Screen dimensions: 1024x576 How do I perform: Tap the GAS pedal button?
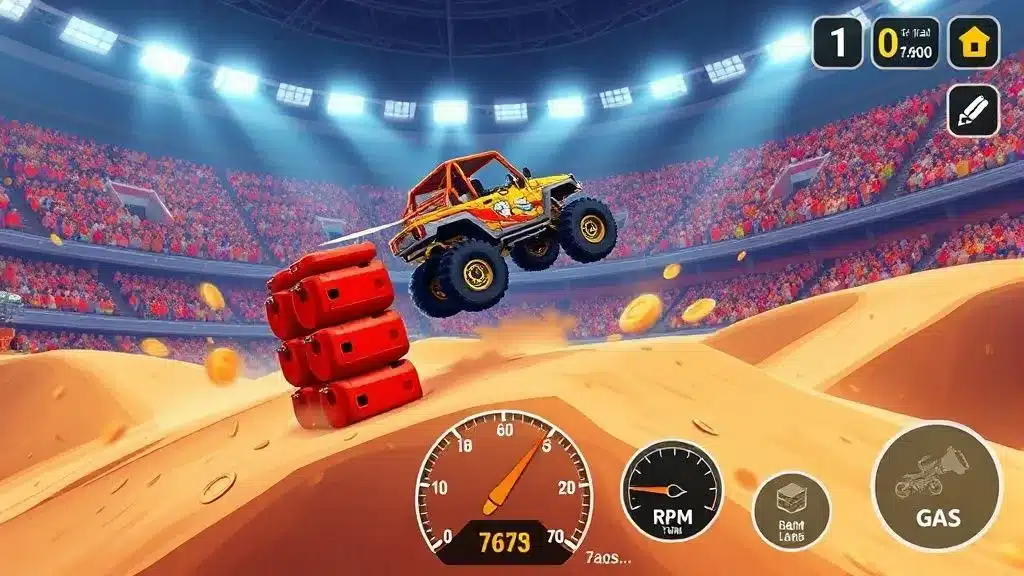(937, 486)
